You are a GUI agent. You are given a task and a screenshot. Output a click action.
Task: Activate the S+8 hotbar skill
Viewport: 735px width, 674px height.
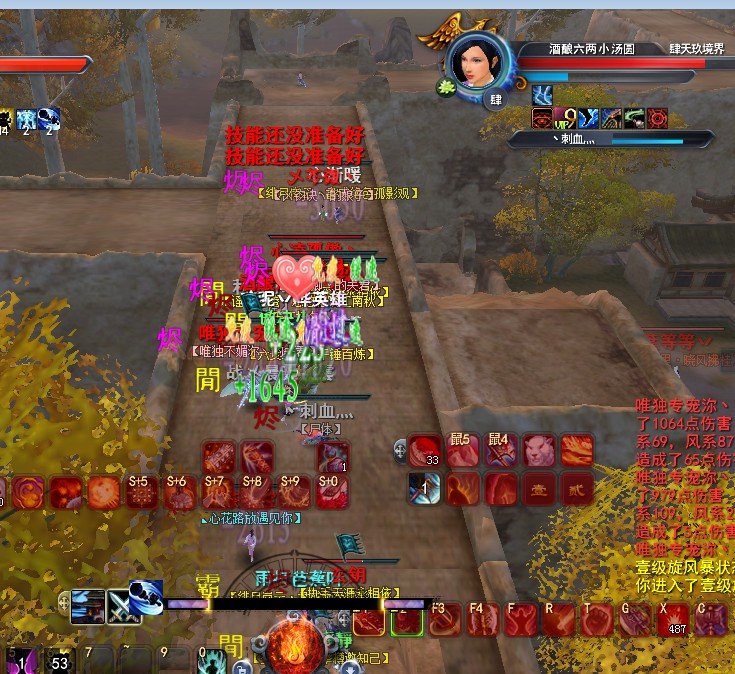click(x=256, y=491)
